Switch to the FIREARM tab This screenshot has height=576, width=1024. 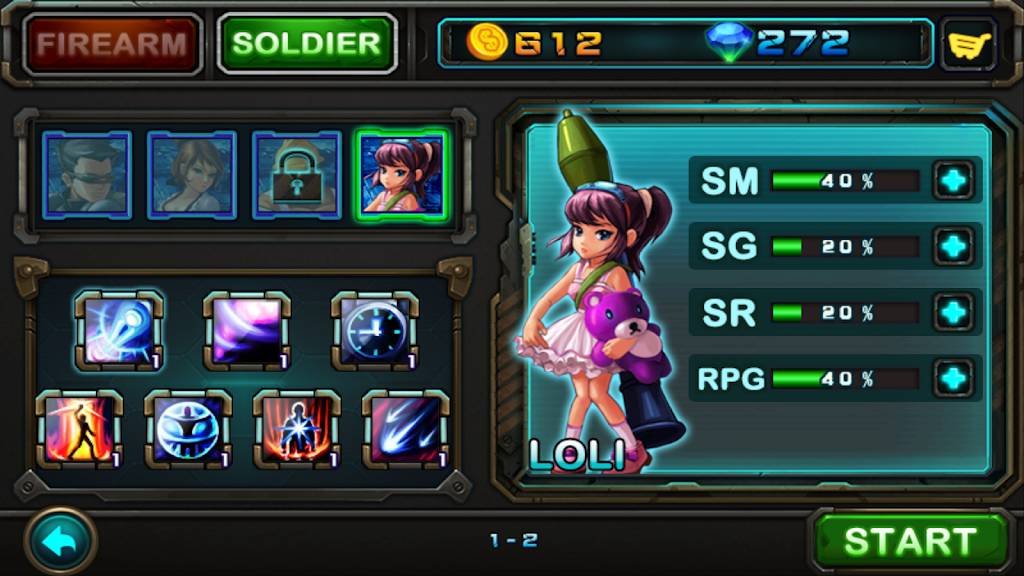pos(112,44)
